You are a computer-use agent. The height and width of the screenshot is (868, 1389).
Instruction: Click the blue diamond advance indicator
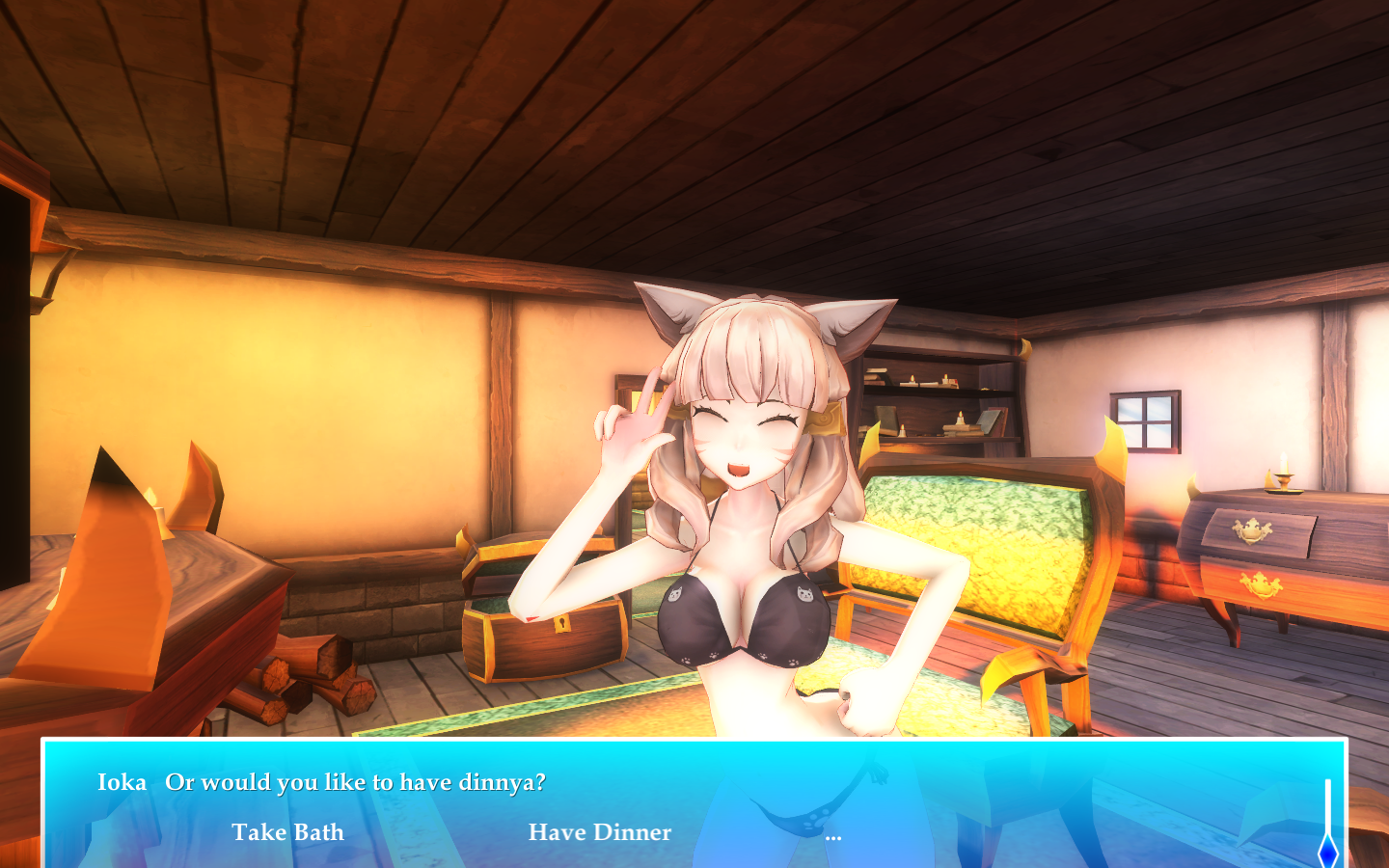[1328, 851]
